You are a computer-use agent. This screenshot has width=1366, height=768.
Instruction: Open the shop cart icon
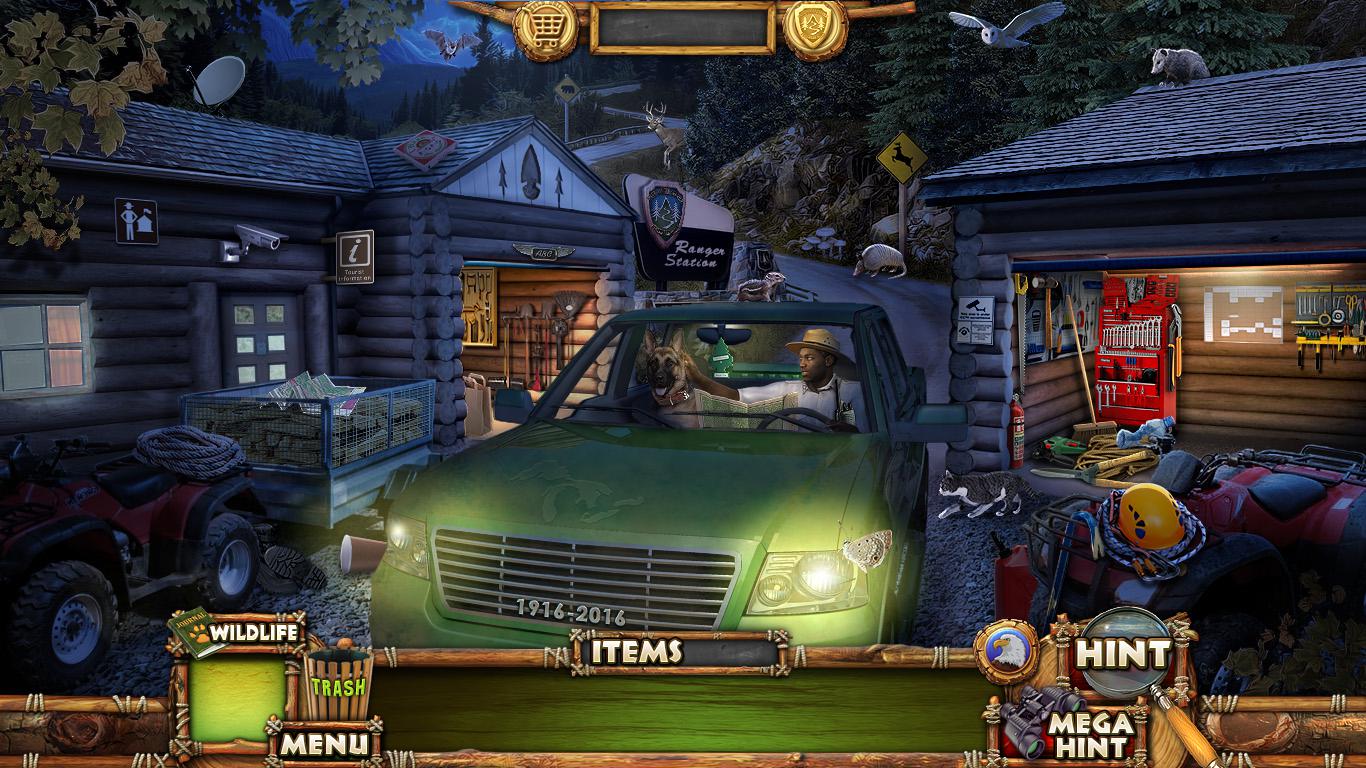pos(546,29)
